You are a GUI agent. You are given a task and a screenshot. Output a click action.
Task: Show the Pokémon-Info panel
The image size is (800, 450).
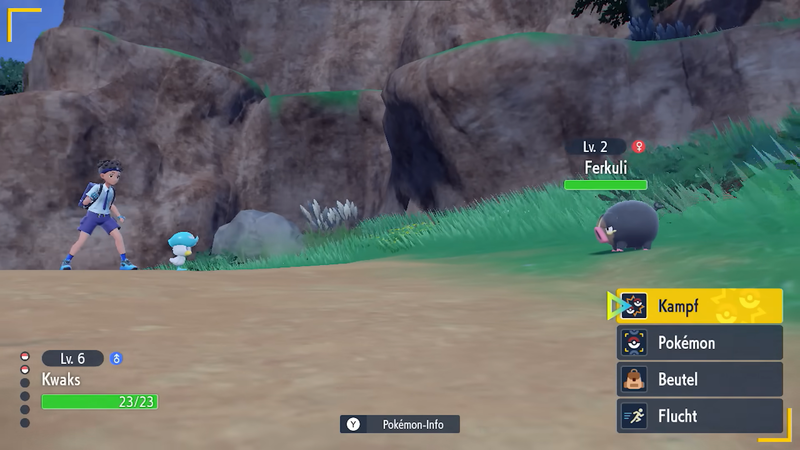pos(400,424)
